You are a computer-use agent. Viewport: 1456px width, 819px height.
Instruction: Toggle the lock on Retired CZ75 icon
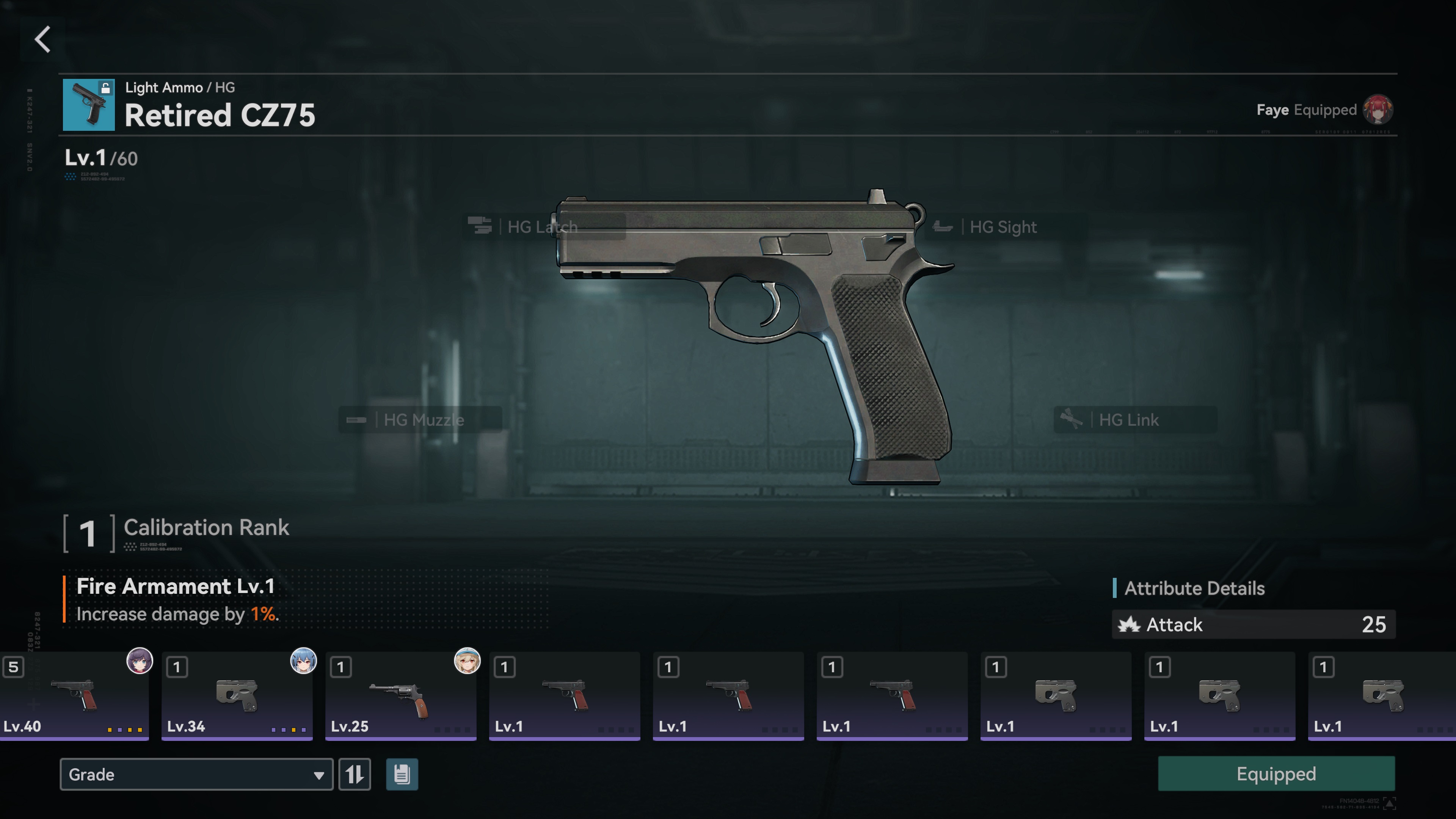click(x=105, y=88)
